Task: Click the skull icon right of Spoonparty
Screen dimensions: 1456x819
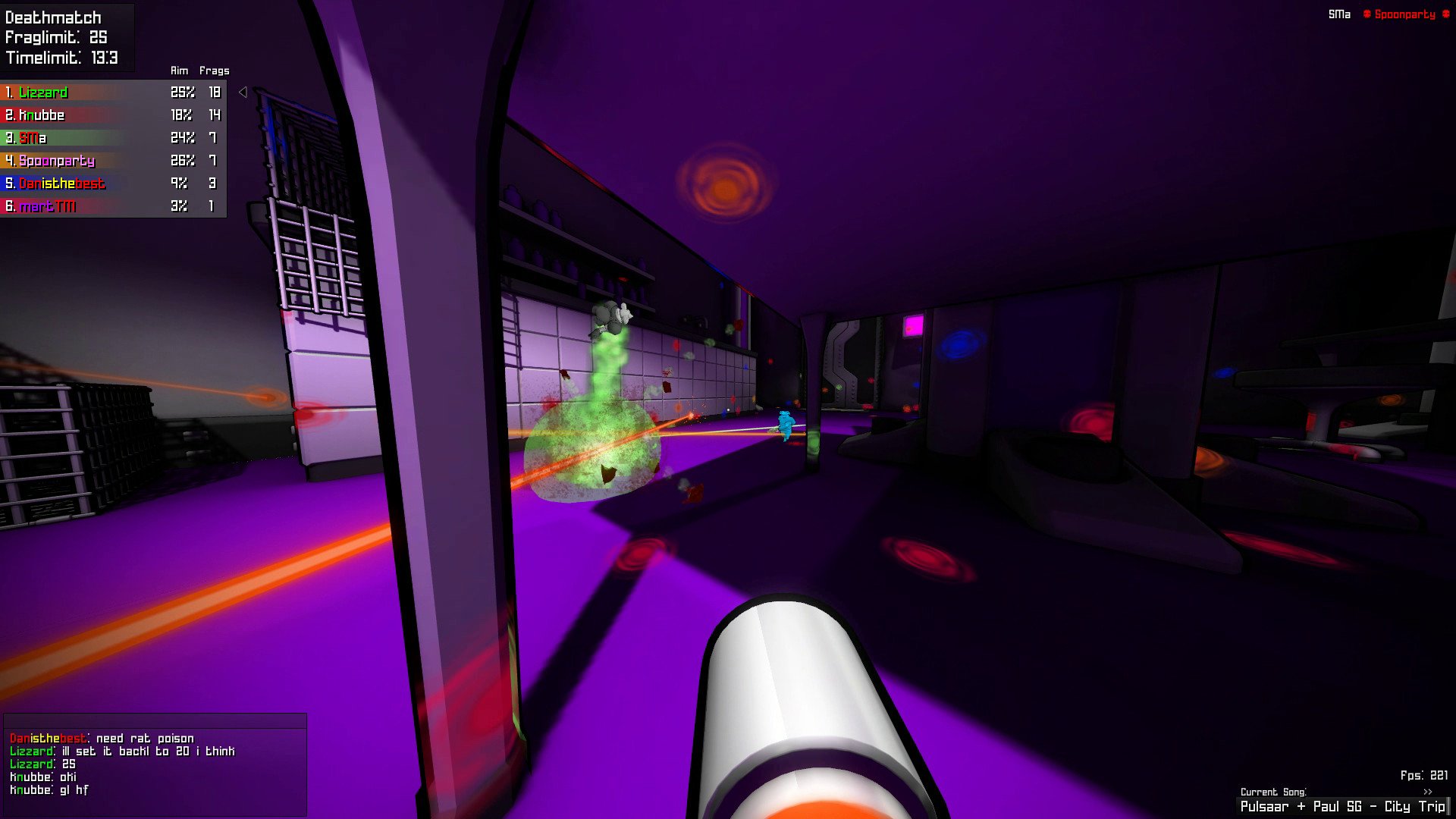Action: (x=1447, y=14)
